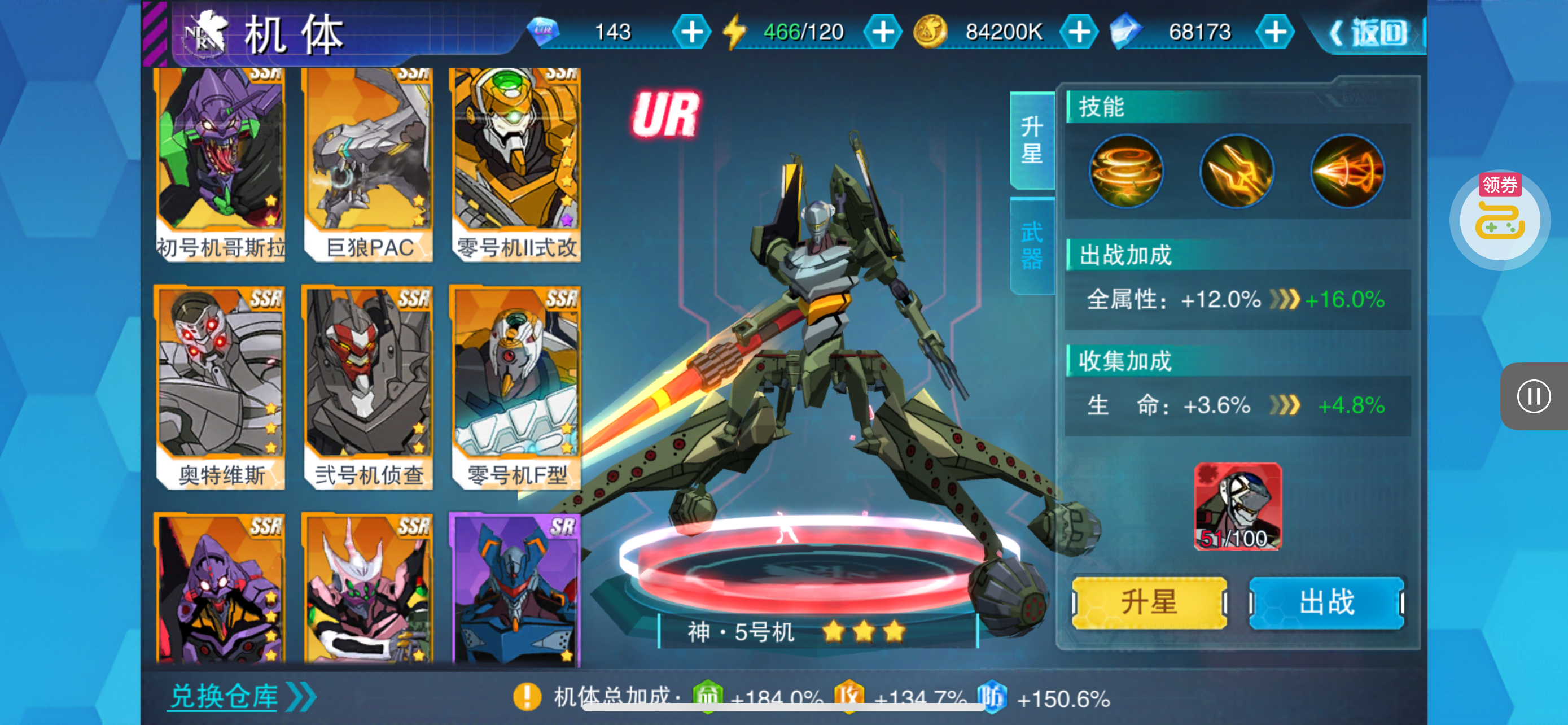Inspect the golden claw slash skill
This screenshot has height=725, width=1568.
[x=1236, y=171]
